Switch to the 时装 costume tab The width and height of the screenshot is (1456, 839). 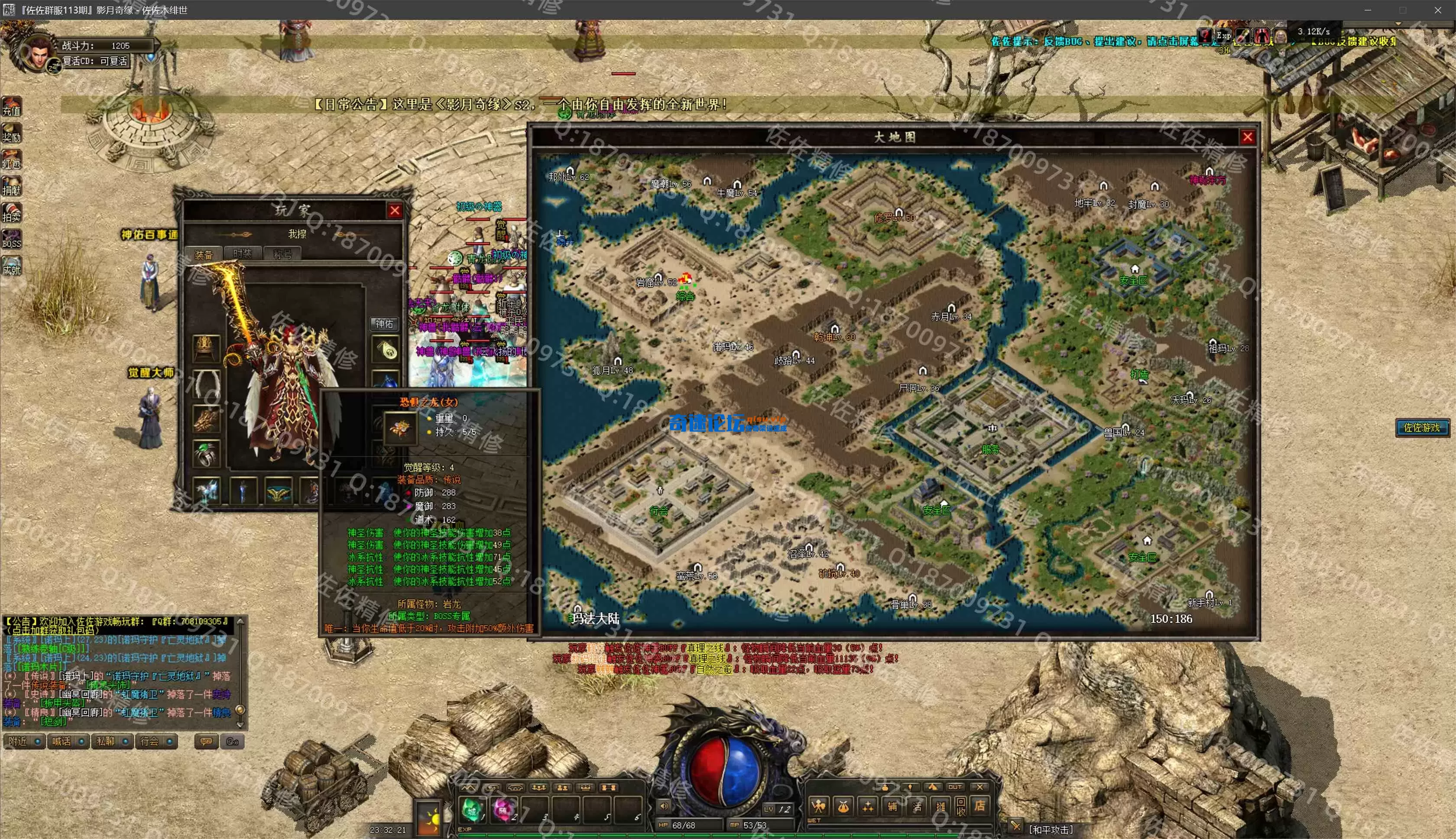(x=243, y=254)
